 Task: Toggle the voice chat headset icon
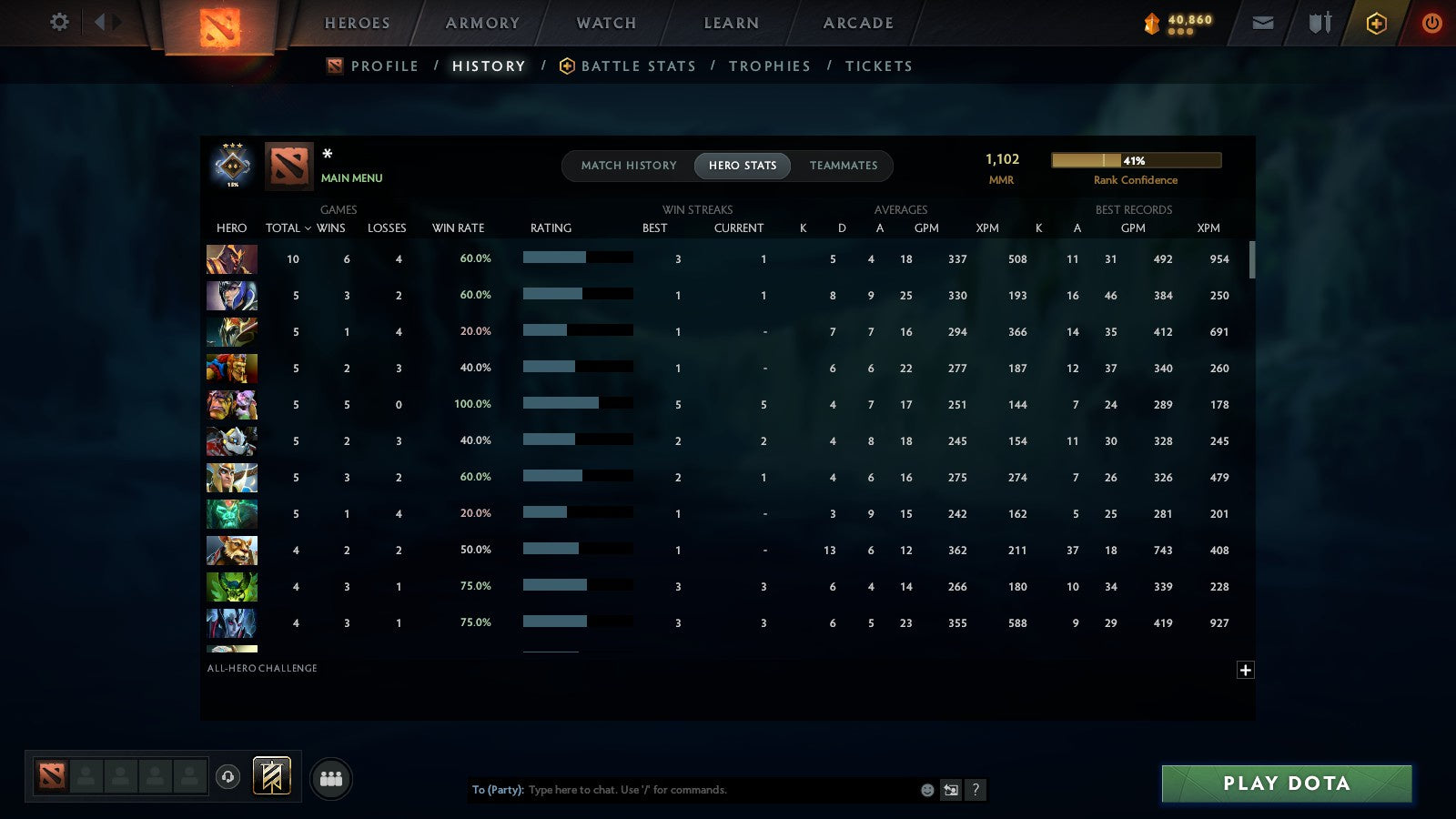point(227,778)
